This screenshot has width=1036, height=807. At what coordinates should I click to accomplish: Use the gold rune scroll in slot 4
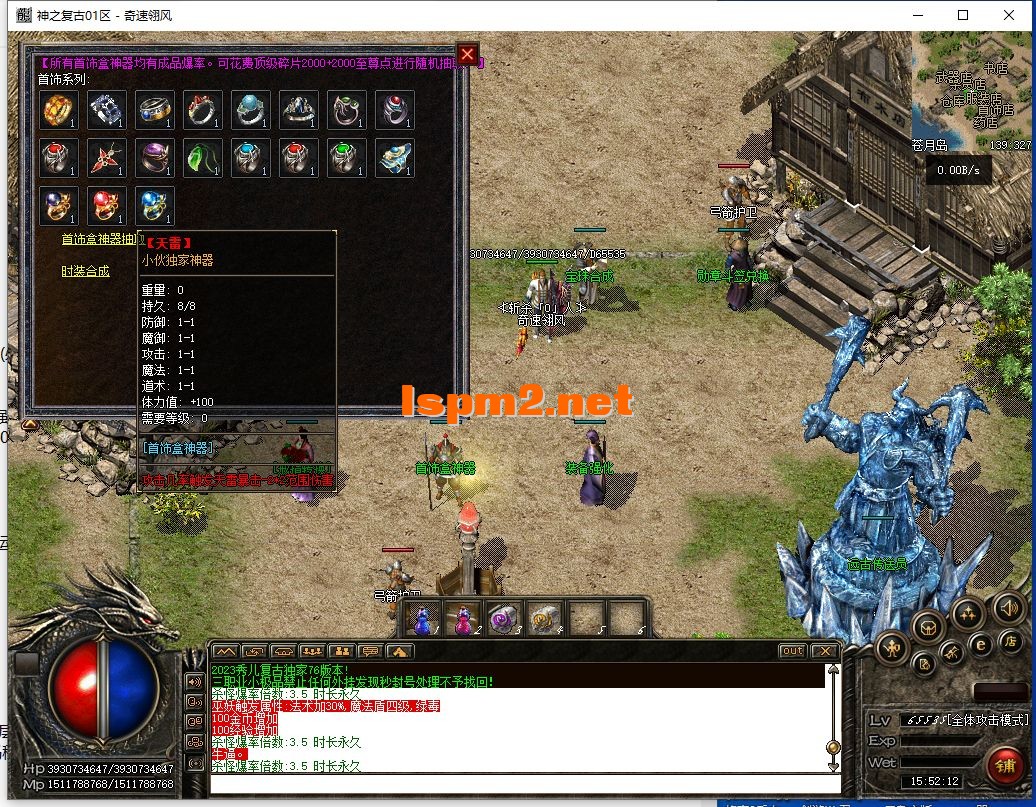pos(542,619)
